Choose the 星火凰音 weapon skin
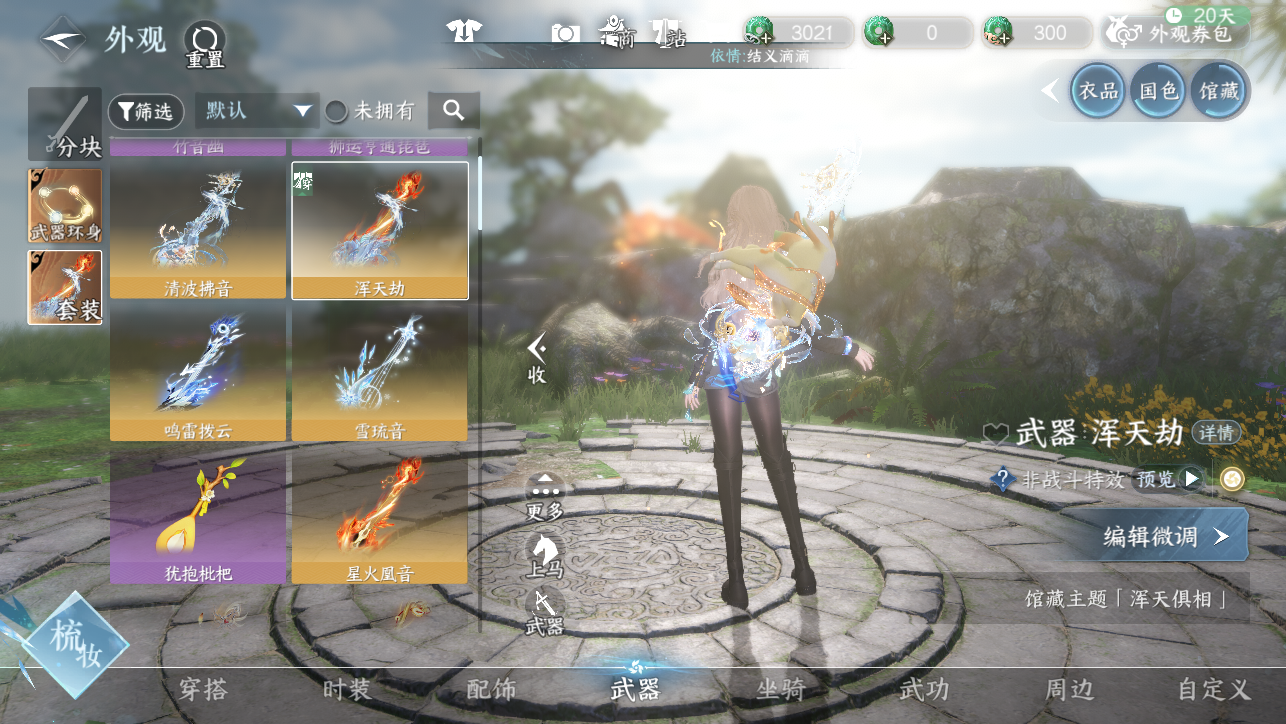Viewport: 1286px width, 724px height. tap(379, 516)
